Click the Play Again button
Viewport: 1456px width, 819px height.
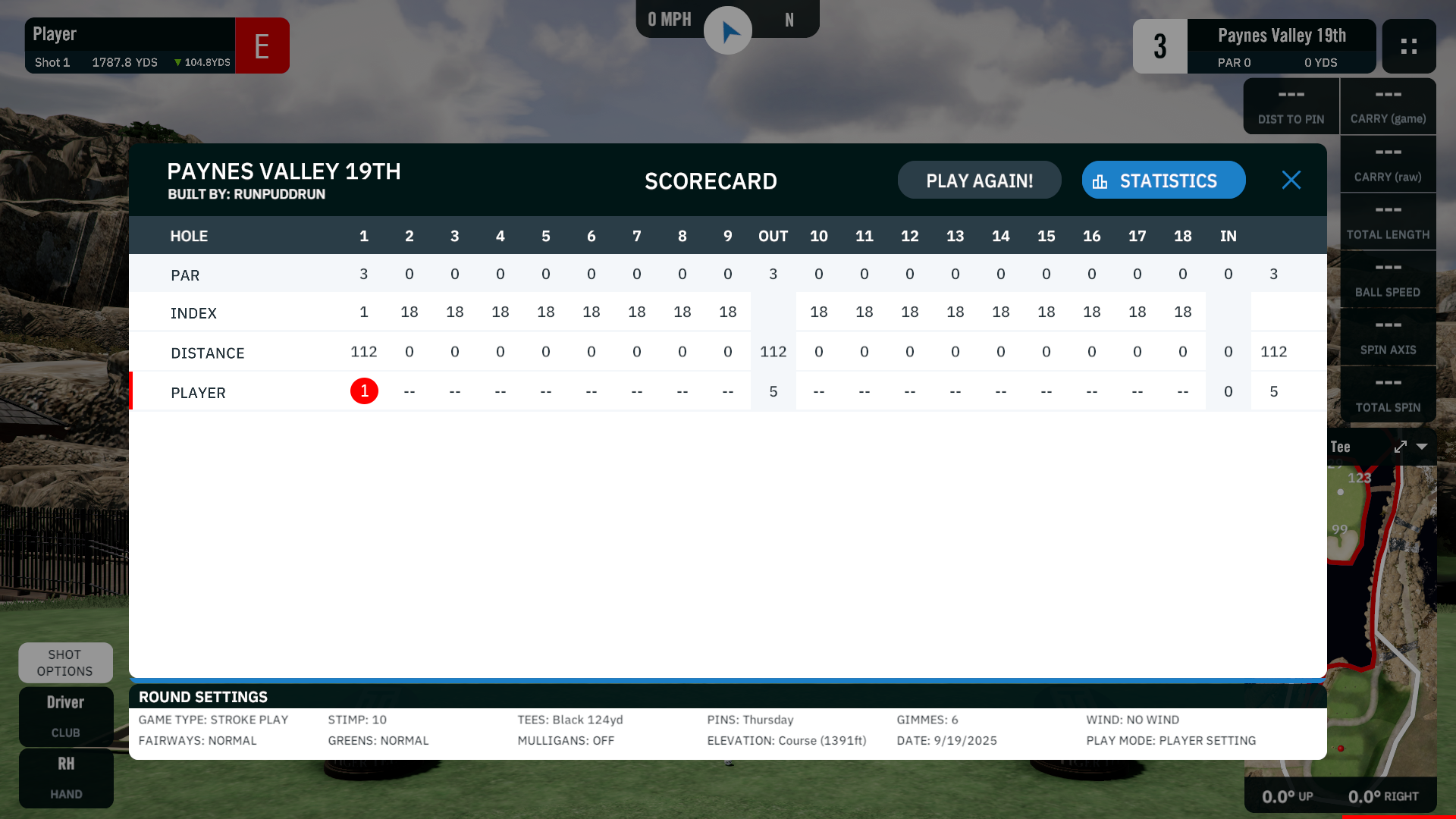coord(979,180)
